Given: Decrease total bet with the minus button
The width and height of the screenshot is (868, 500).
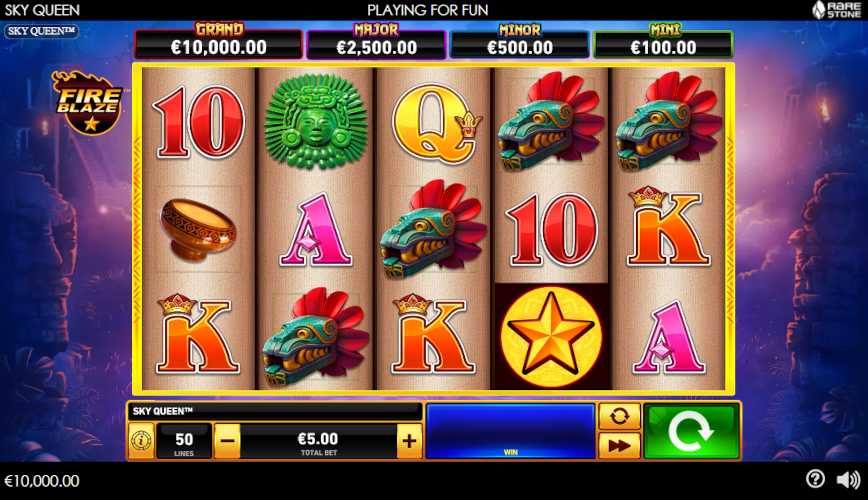Looking at the screenshot, I should point(228,440).
